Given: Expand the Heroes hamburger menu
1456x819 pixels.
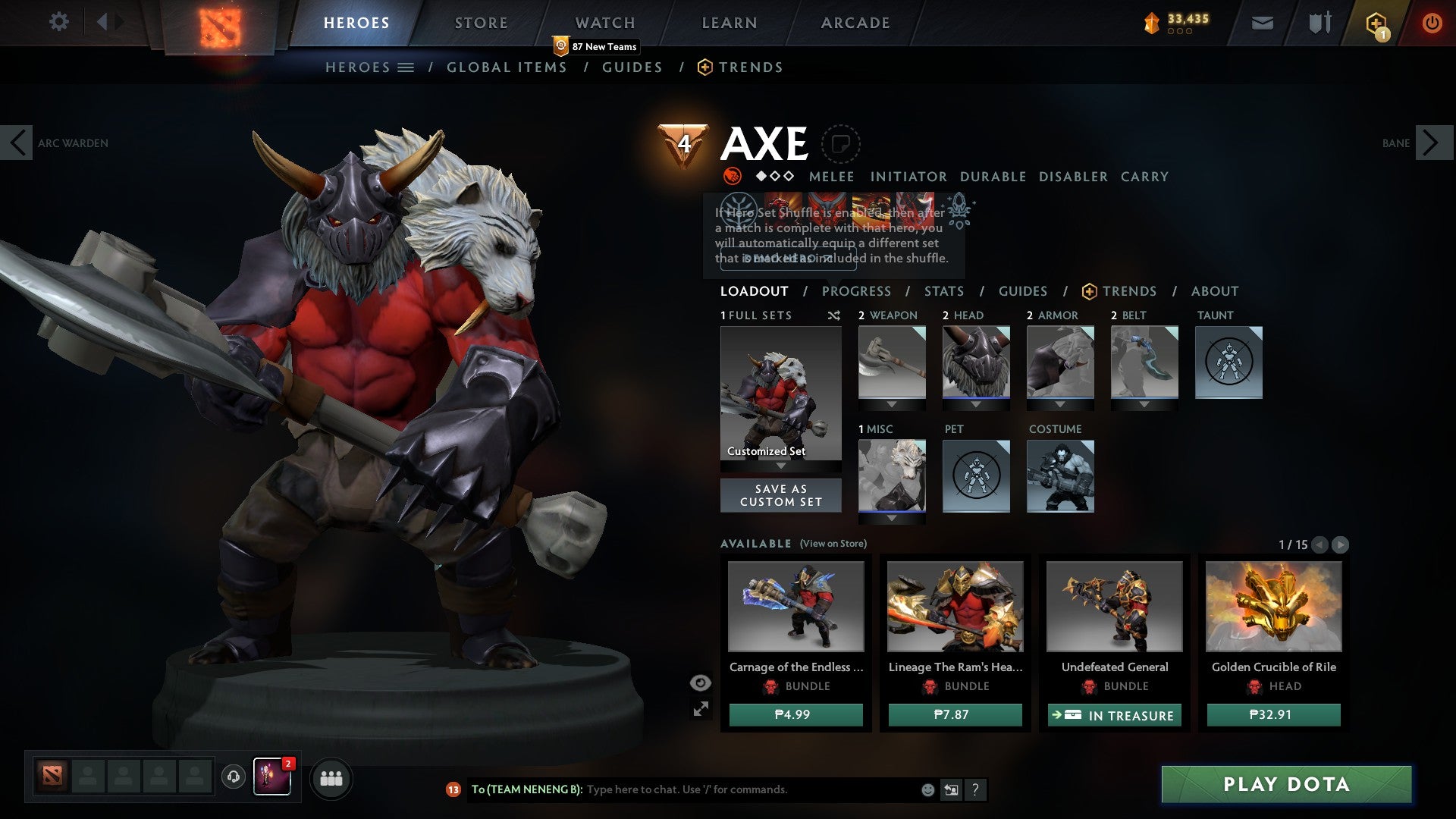Looking at the screenshot, I should [406, 67].
